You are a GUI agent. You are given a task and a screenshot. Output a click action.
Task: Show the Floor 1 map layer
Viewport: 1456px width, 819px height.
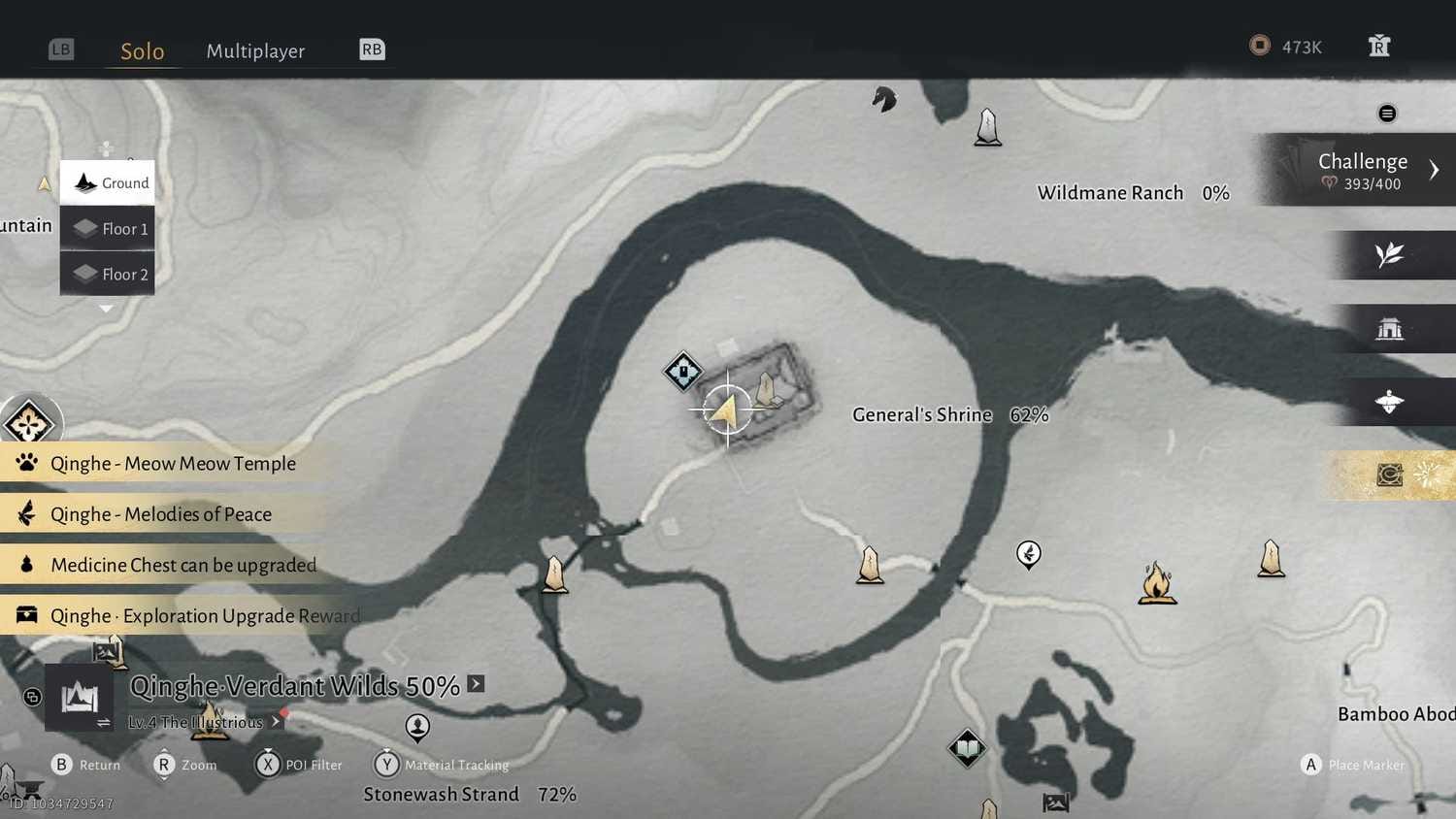click(108, 228)
